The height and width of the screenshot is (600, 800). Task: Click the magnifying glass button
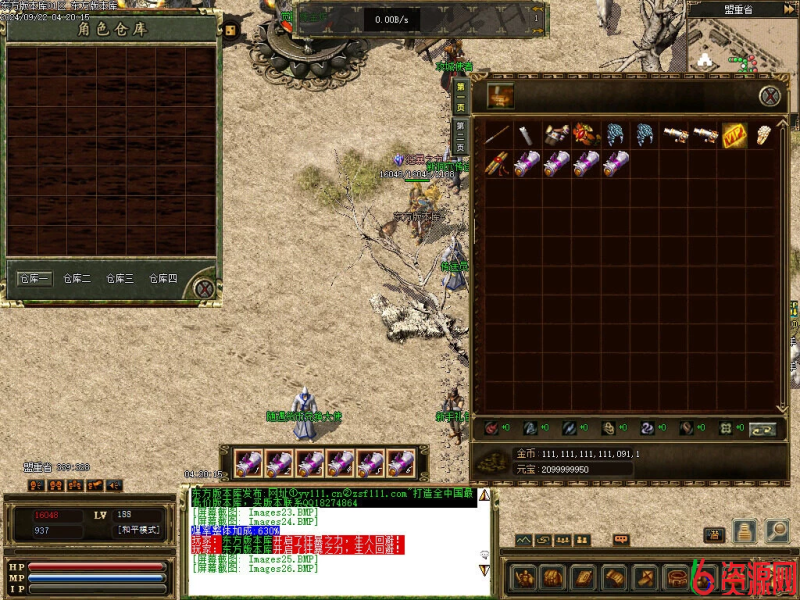click(x=774, y=532)
